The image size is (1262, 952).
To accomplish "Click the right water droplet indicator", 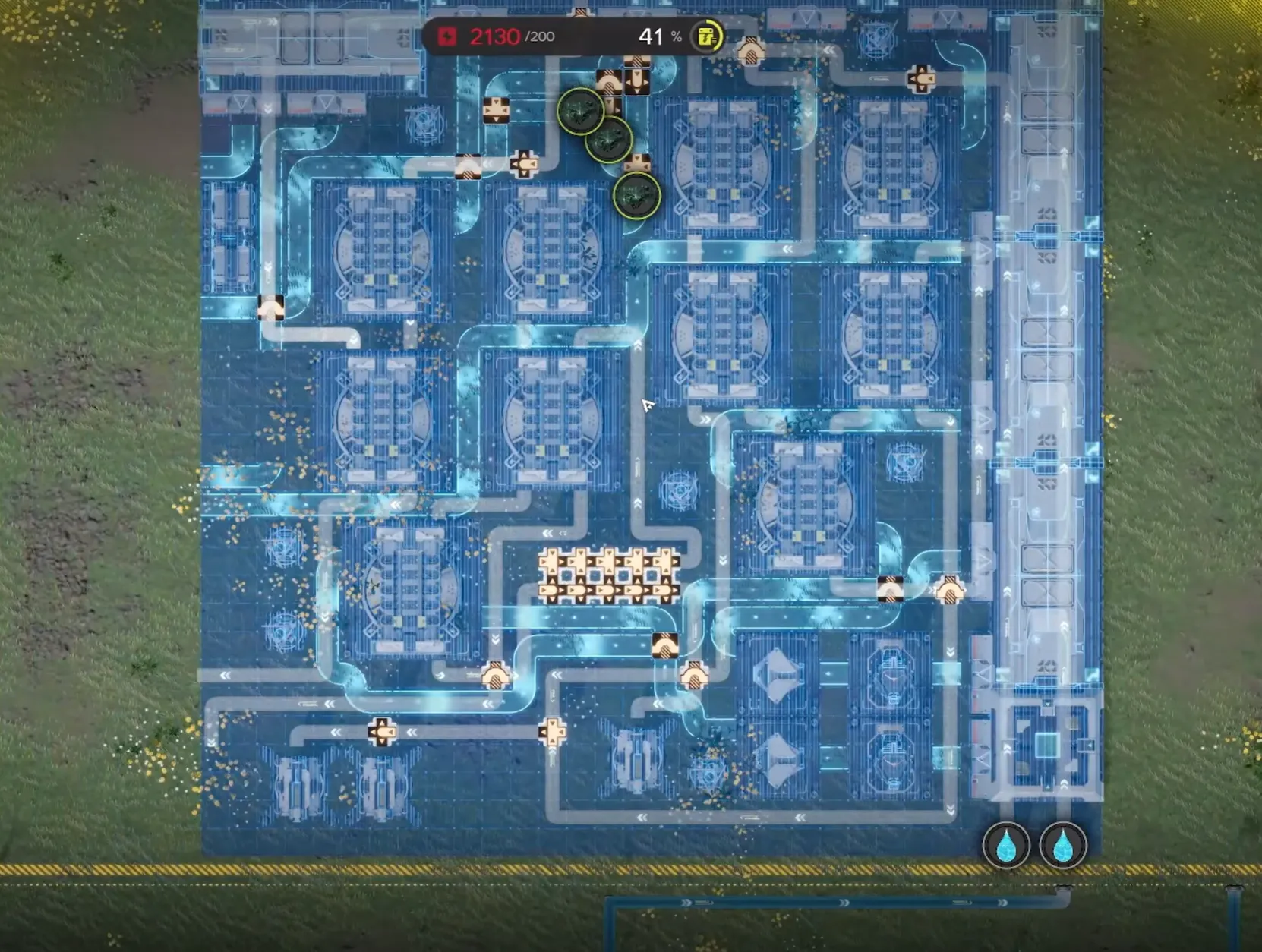I will click(1062, 845).
